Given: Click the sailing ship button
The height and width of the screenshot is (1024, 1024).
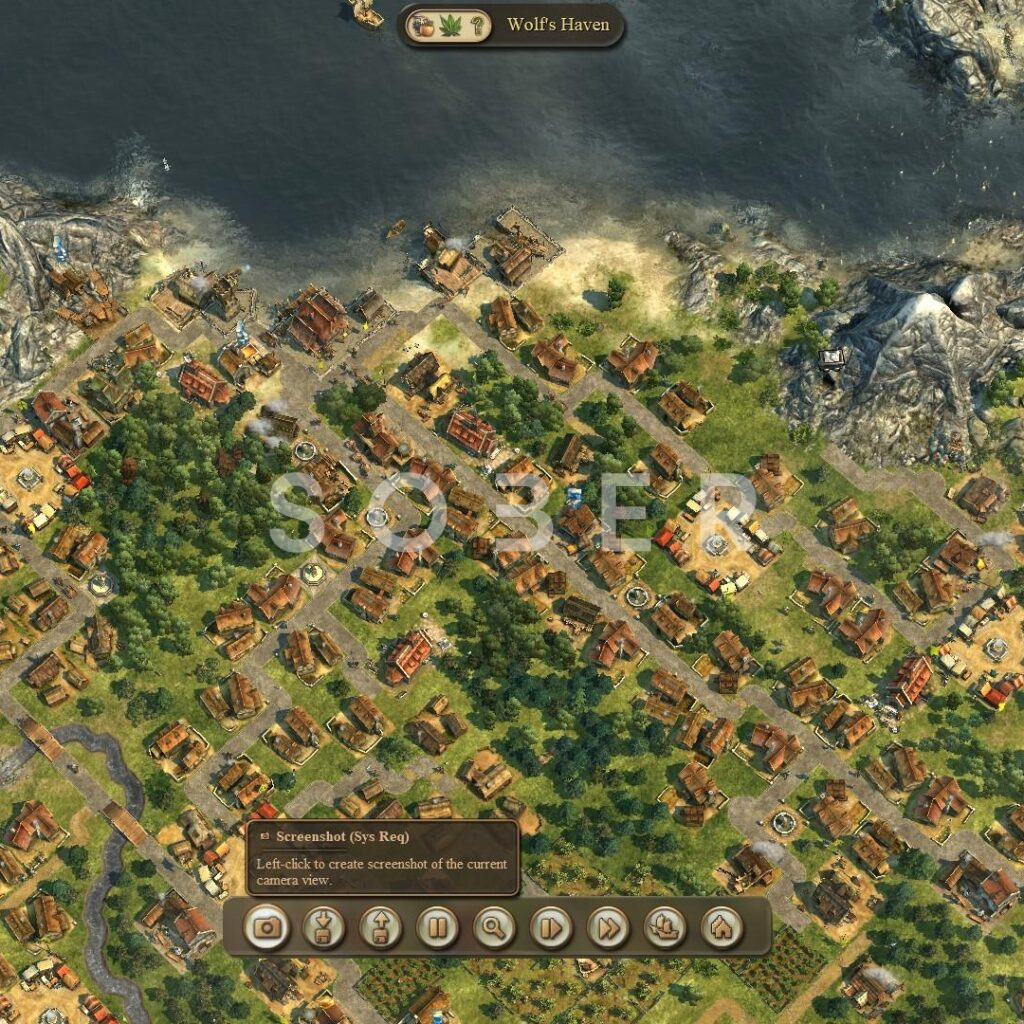Looking at the screenshot, I should tap(665, 927).
